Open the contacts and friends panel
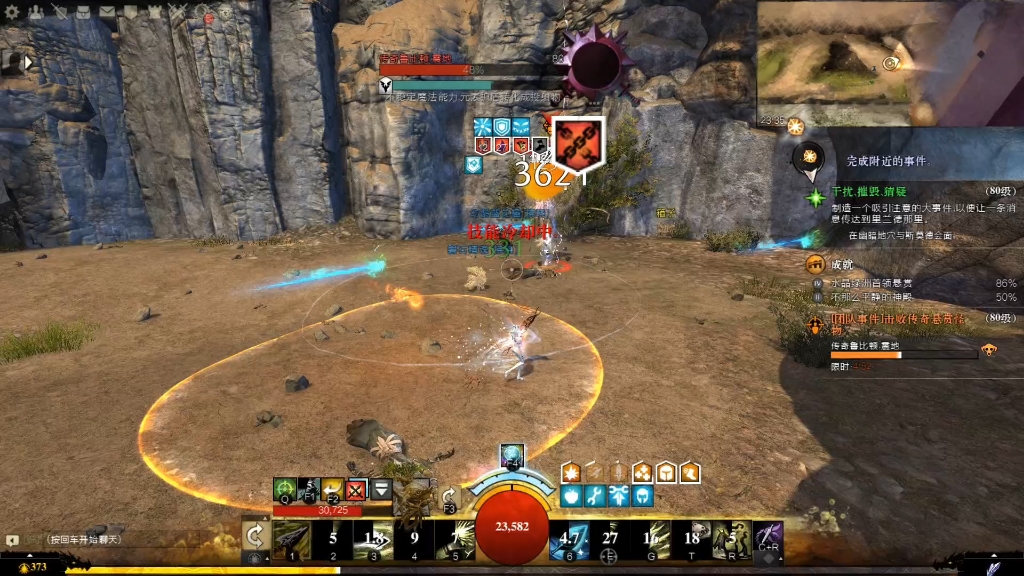1024x576 pixels. point(36,12)
